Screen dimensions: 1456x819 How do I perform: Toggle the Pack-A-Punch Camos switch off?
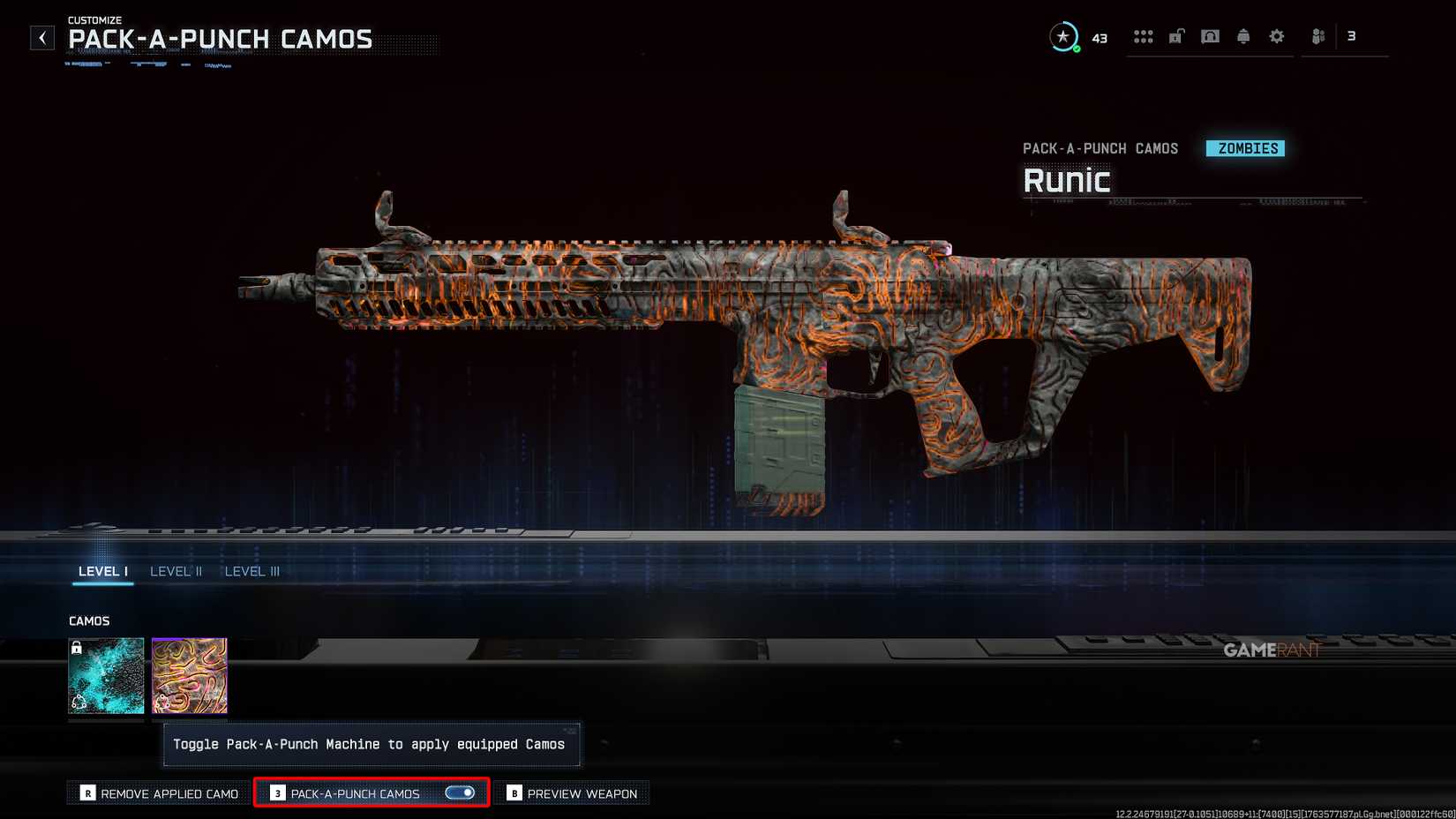(462, 793)
